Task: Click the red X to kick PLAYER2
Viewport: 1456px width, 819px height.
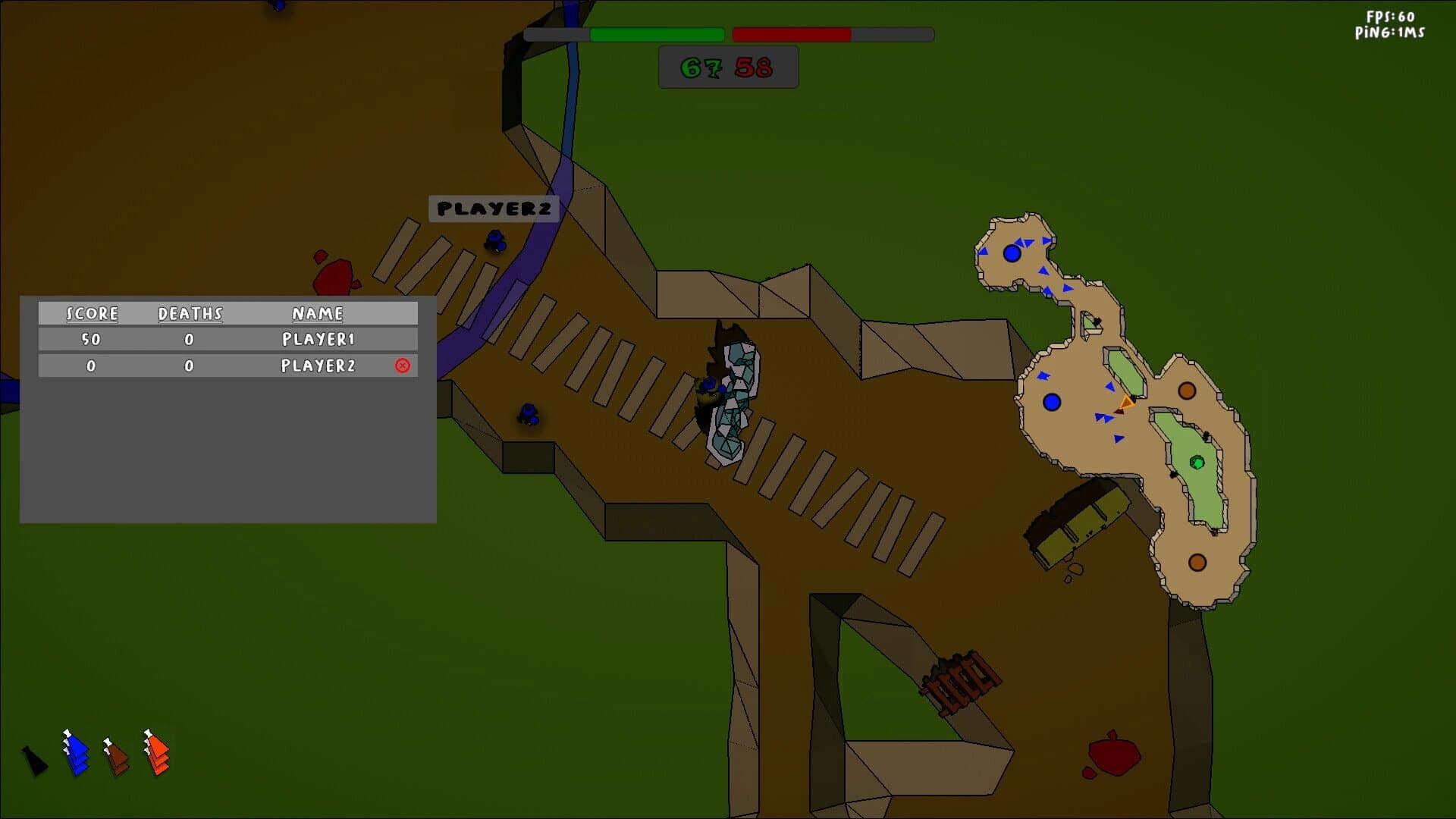Action: pyautogui.click(x=401, y=366)
